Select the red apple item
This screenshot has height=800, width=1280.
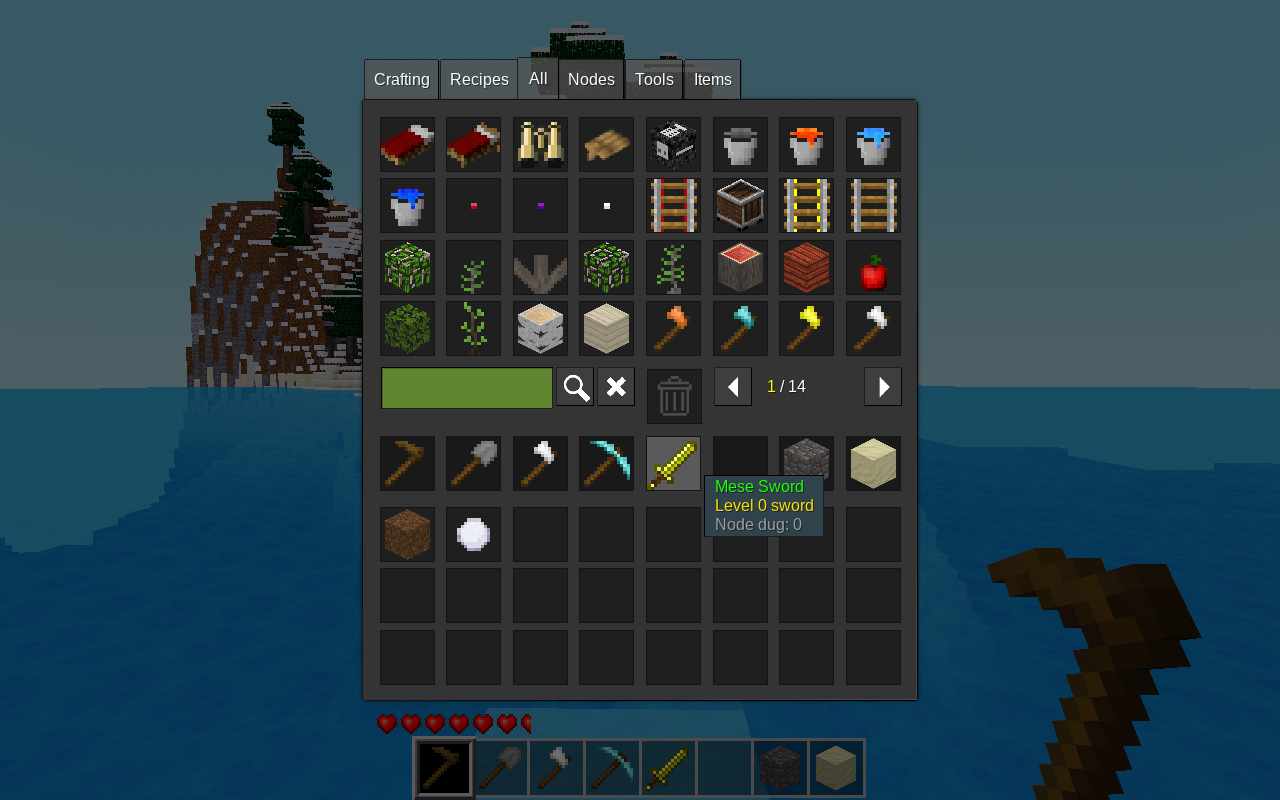pos(873,268)
